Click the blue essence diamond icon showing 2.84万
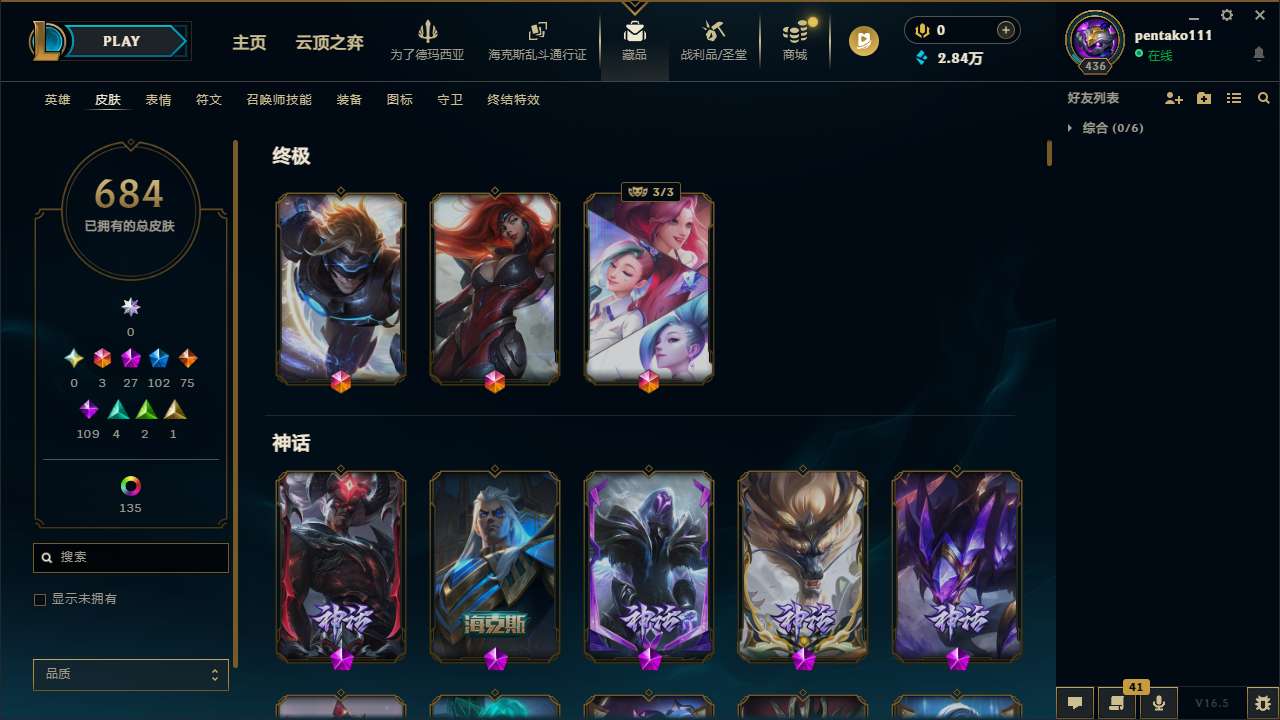This screenshot has height=720, width=1280. click(x=922, y=58)
